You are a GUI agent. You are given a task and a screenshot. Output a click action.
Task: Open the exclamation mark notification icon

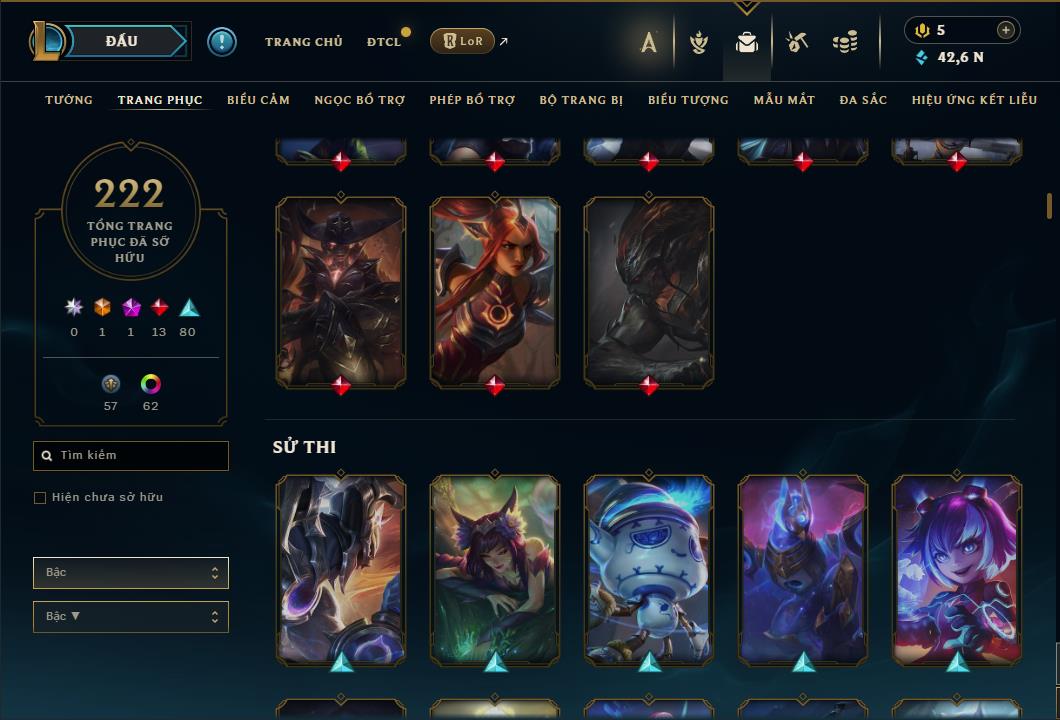coord(221,41)
